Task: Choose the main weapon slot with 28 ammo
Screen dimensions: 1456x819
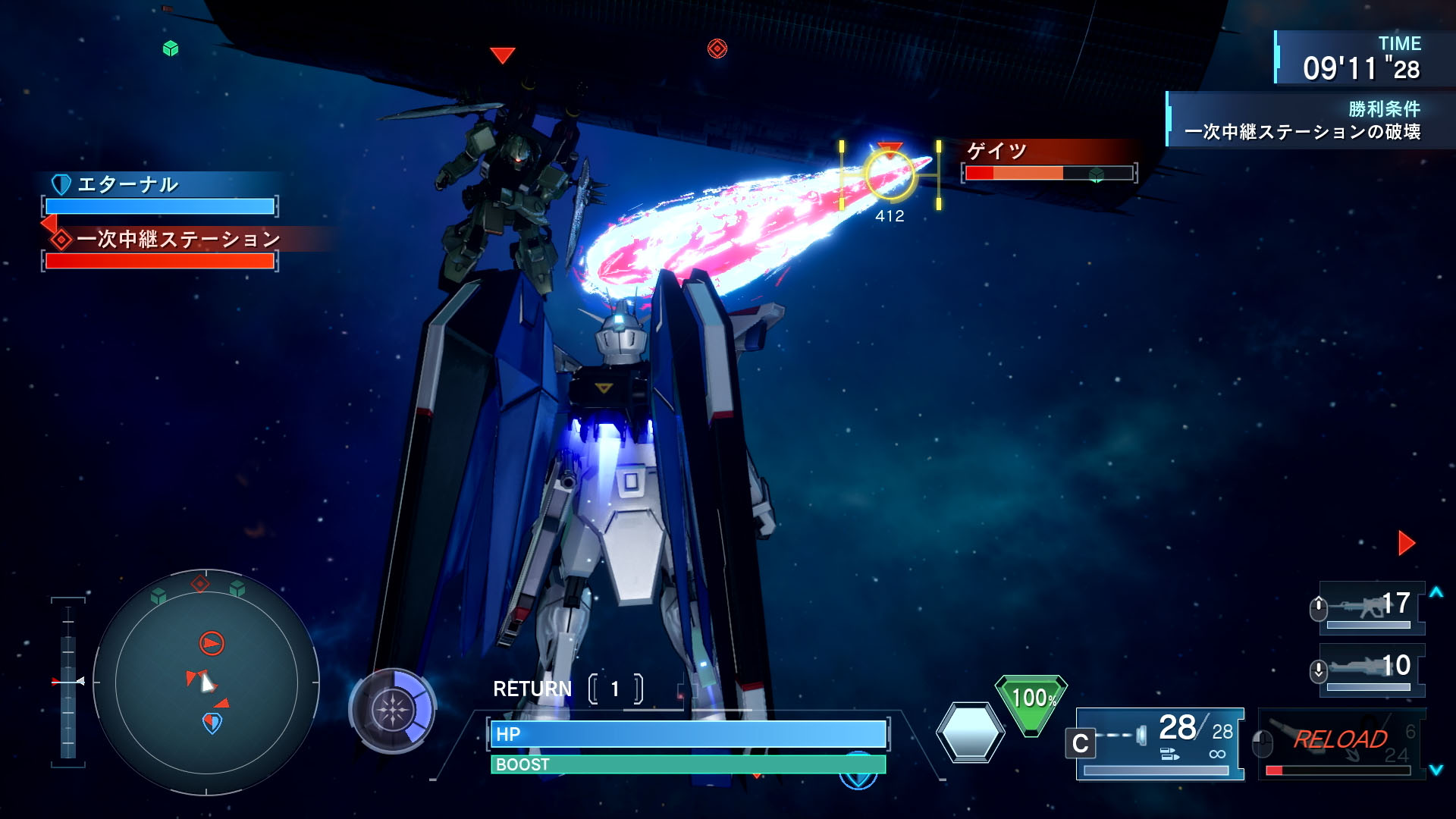Action: coord(1159,743)
